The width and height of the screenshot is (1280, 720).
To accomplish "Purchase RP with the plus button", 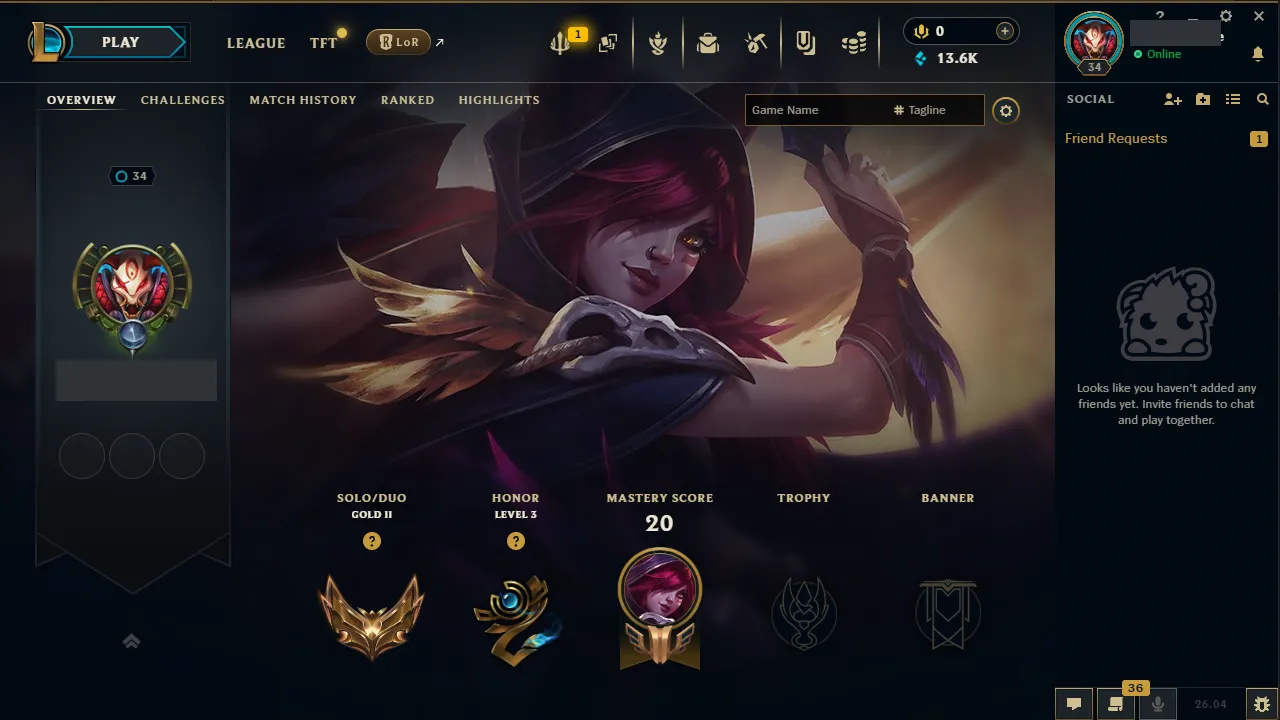I will (x=1003, y=30).
